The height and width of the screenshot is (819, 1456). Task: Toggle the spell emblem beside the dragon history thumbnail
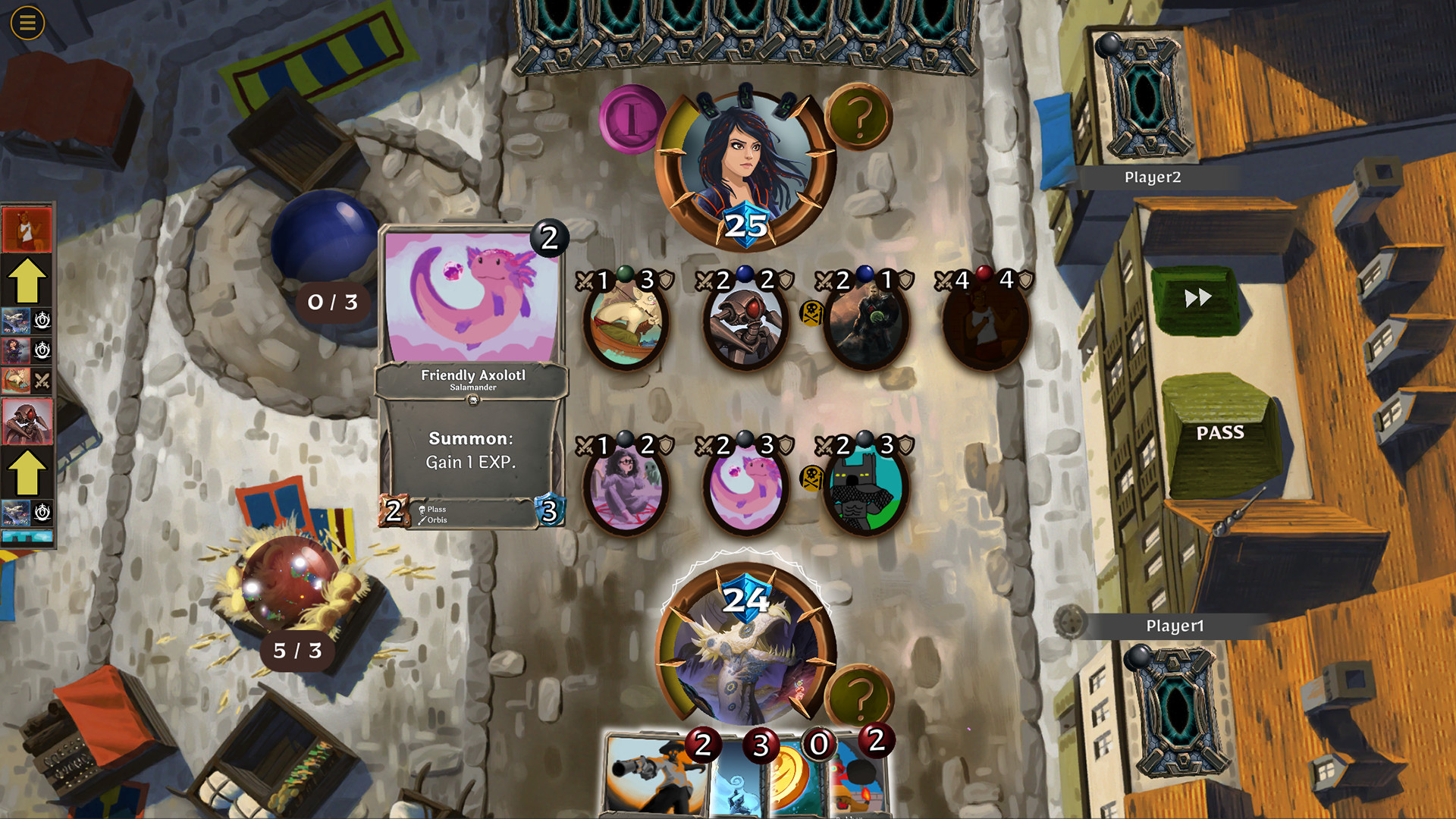click(41, 321)
